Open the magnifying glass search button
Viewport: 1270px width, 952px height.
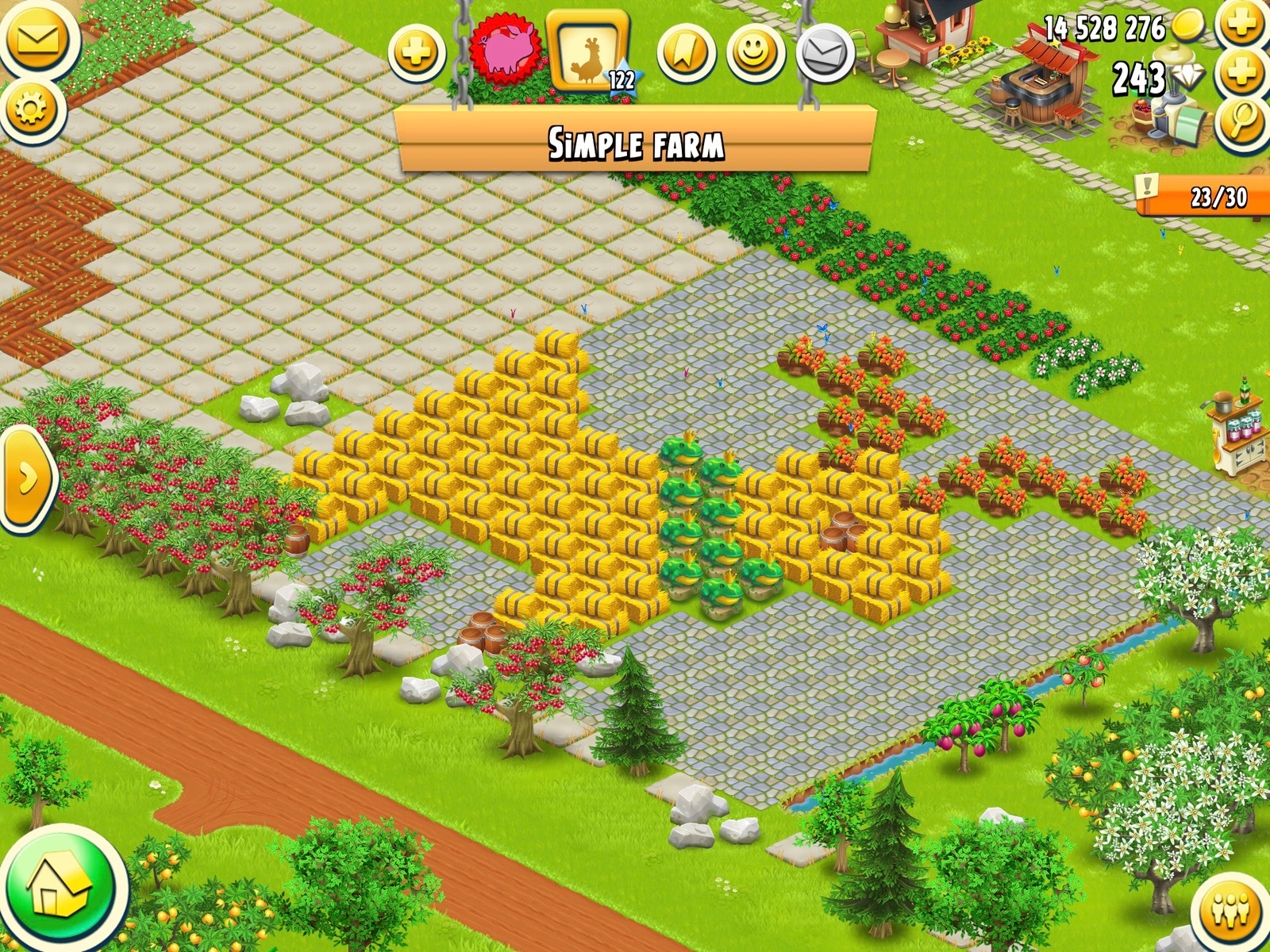1242,121
